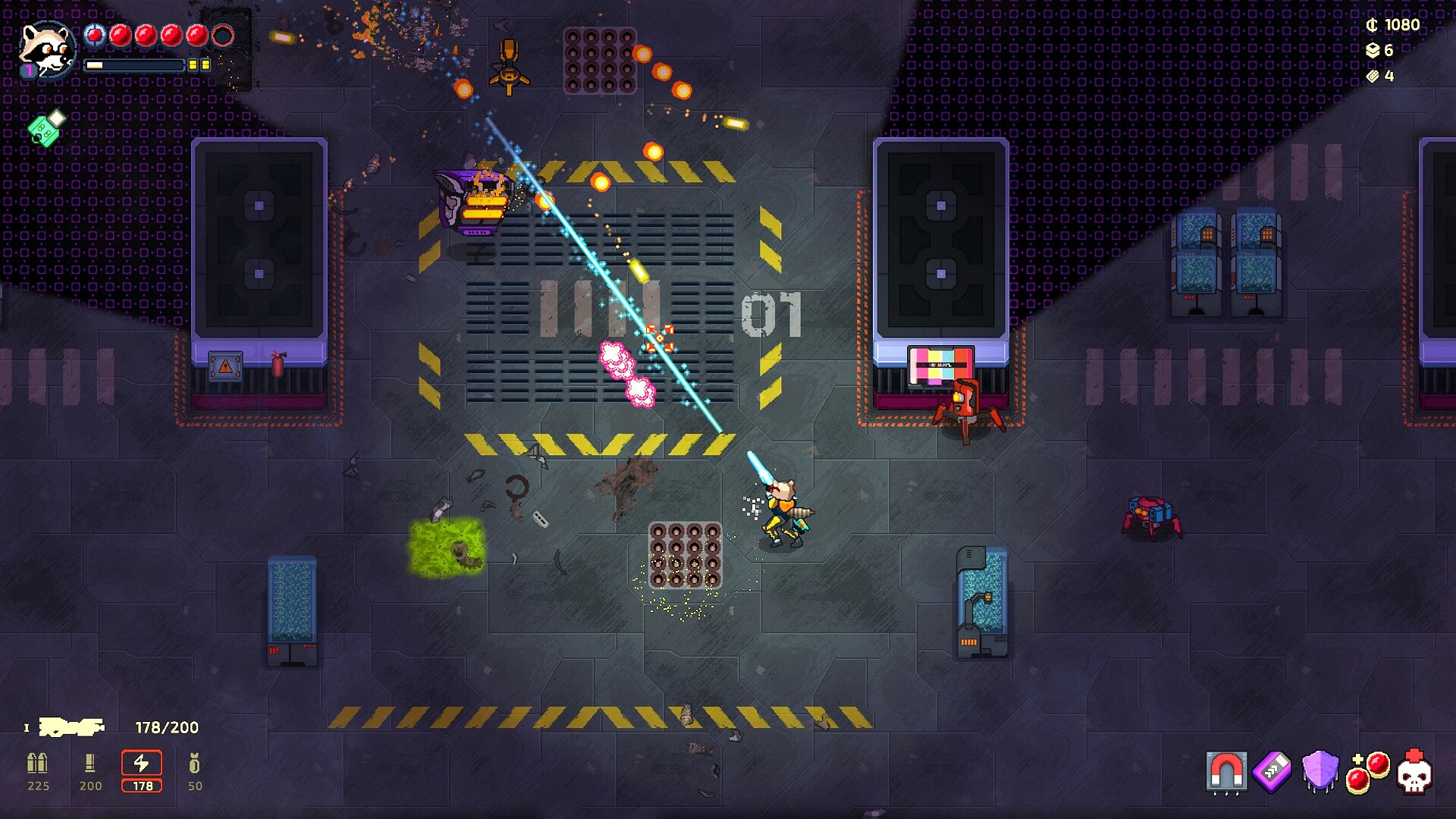Select the equipped weapon icon bottom left

click(x=72, y=726)
